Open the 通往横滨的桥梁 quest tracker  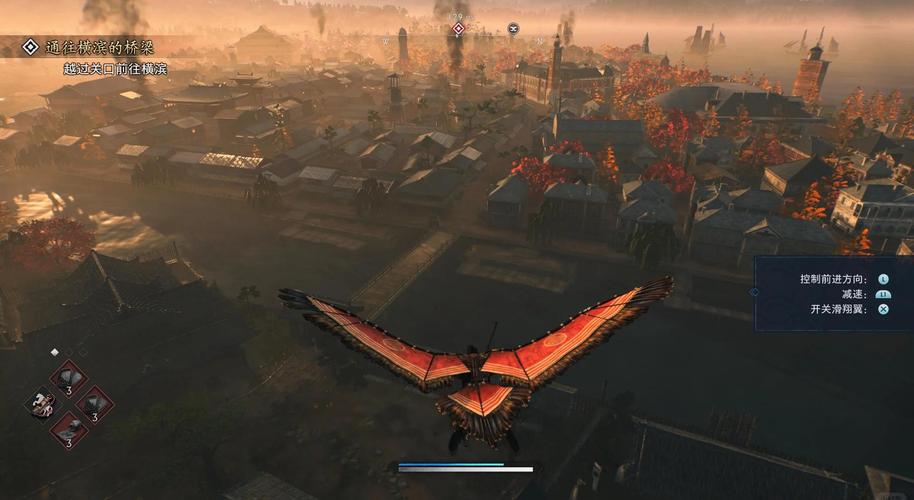click(x=97, y=47)
